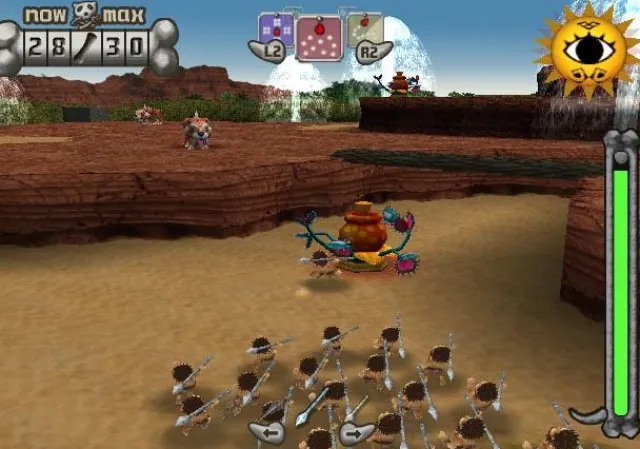Choose the red wedge formation card
This screenshot has width=640, height=449.
coord(318,38)
